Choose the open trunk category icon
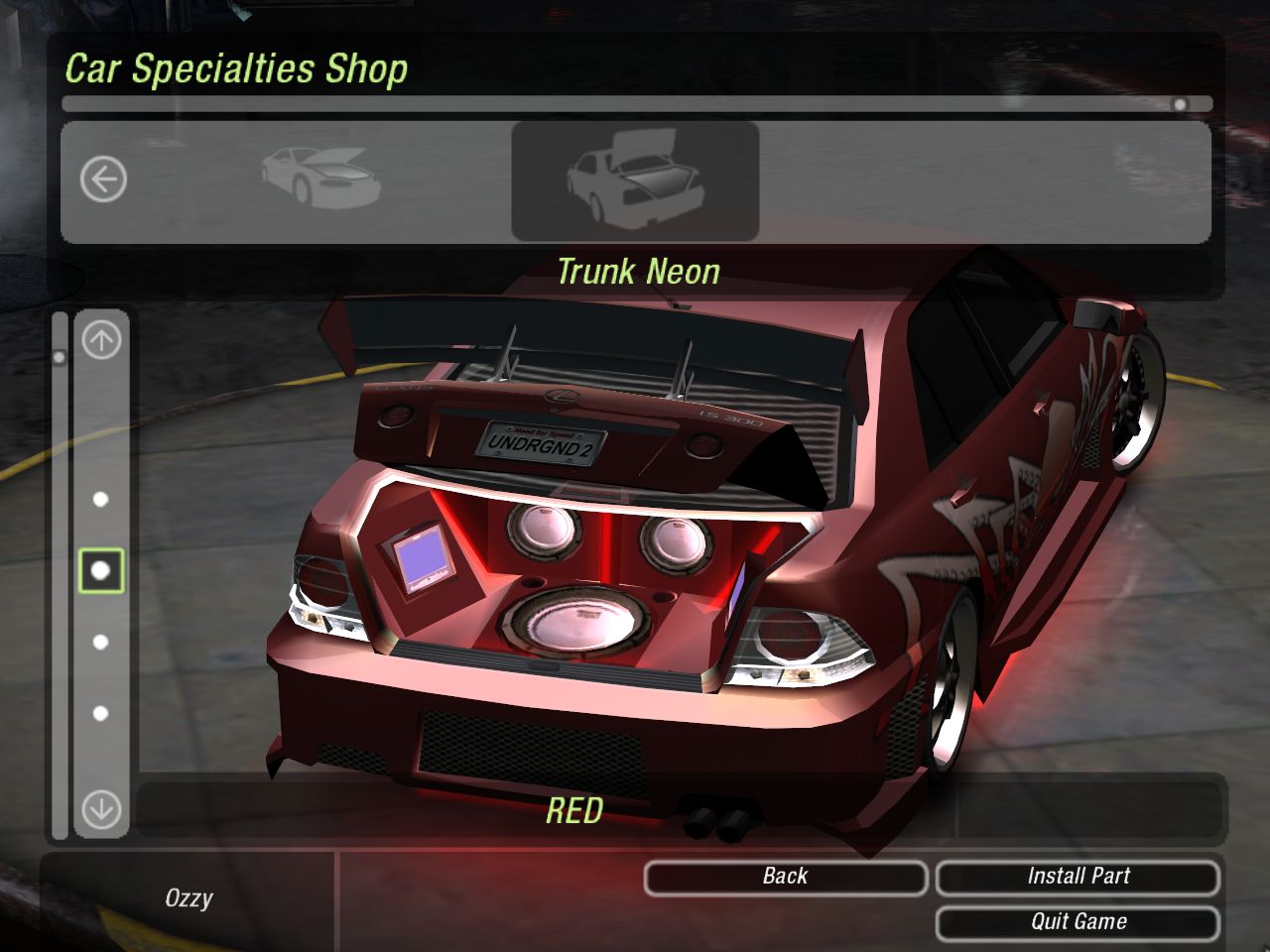The height and width of the screenshot is (952, 1270). pos(635,180)
